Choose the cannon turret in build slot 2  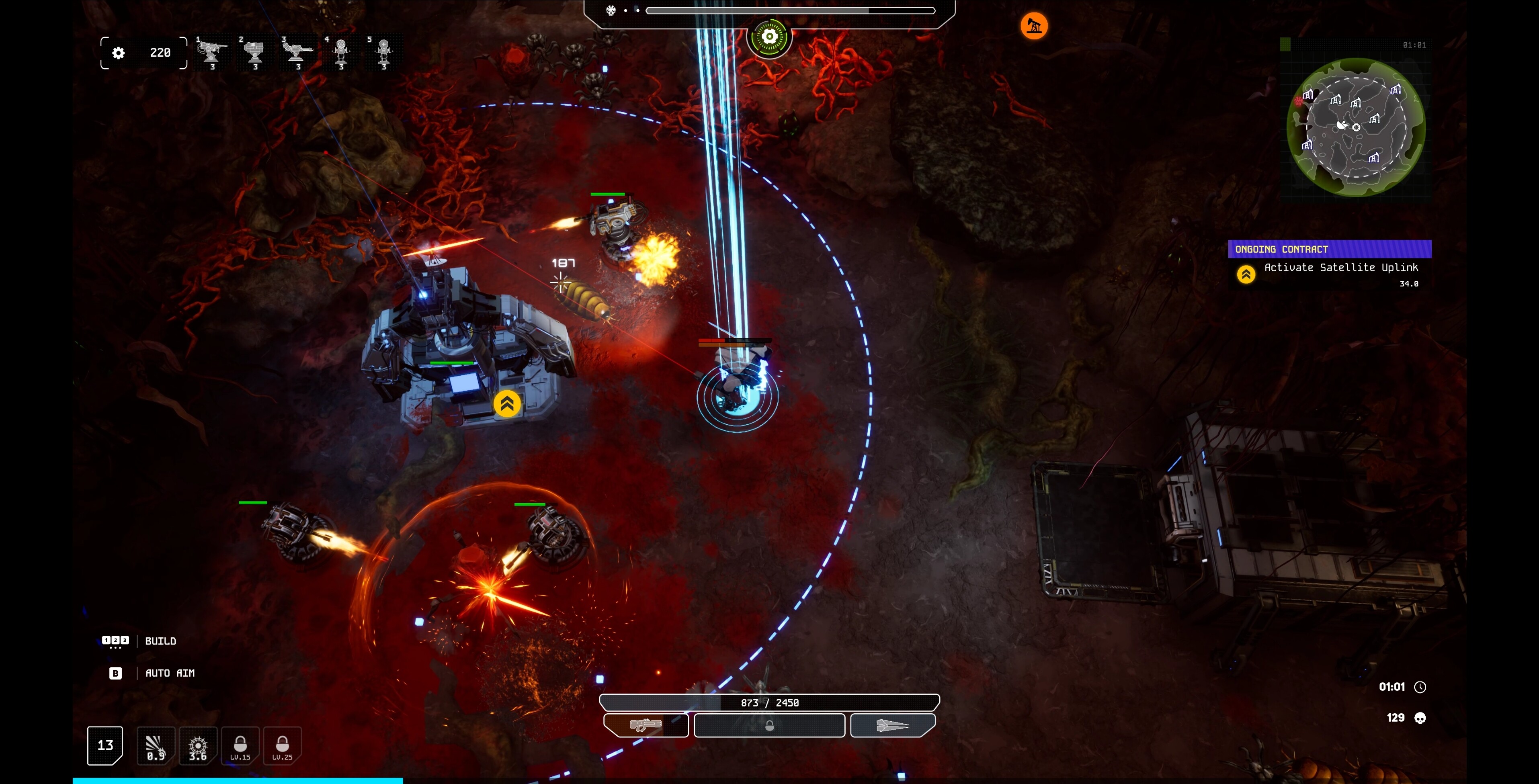(254, 52)
